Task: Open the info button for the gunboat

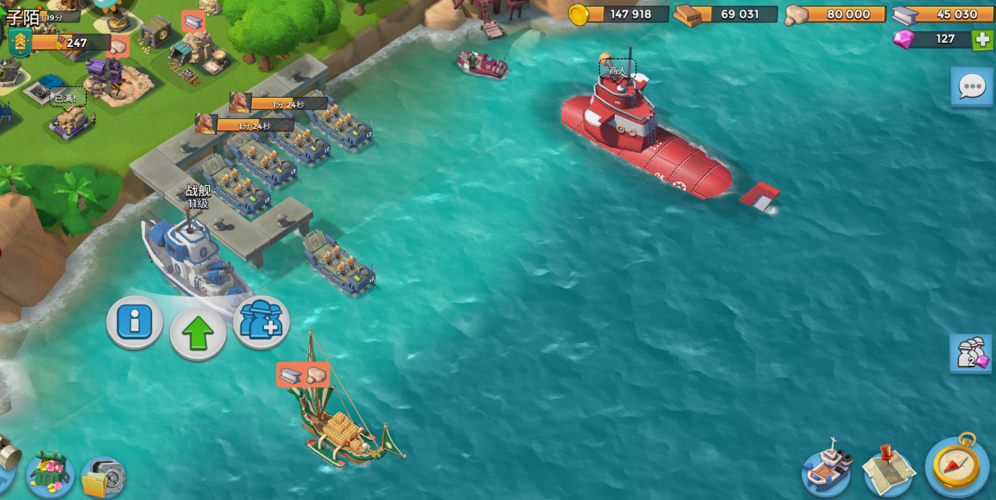Action: (x=134, y=322)
